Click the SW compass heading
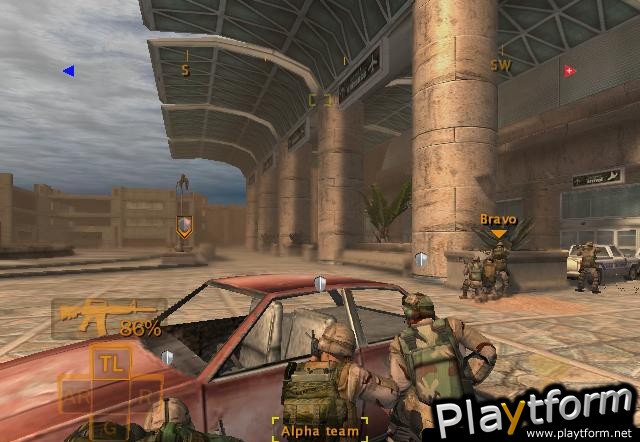640x442 pixels. (x=500, y=65)
